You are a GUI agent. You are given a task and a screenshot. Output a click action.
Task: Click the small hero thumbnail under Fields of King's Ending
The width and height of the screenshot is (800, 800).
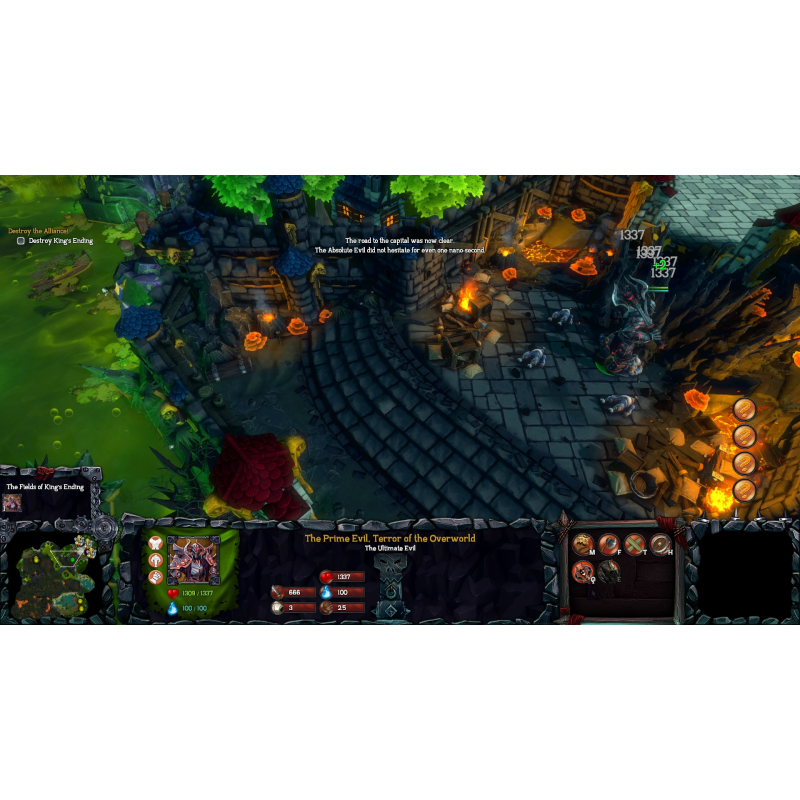pyautogui.click(x=12, y=502)
